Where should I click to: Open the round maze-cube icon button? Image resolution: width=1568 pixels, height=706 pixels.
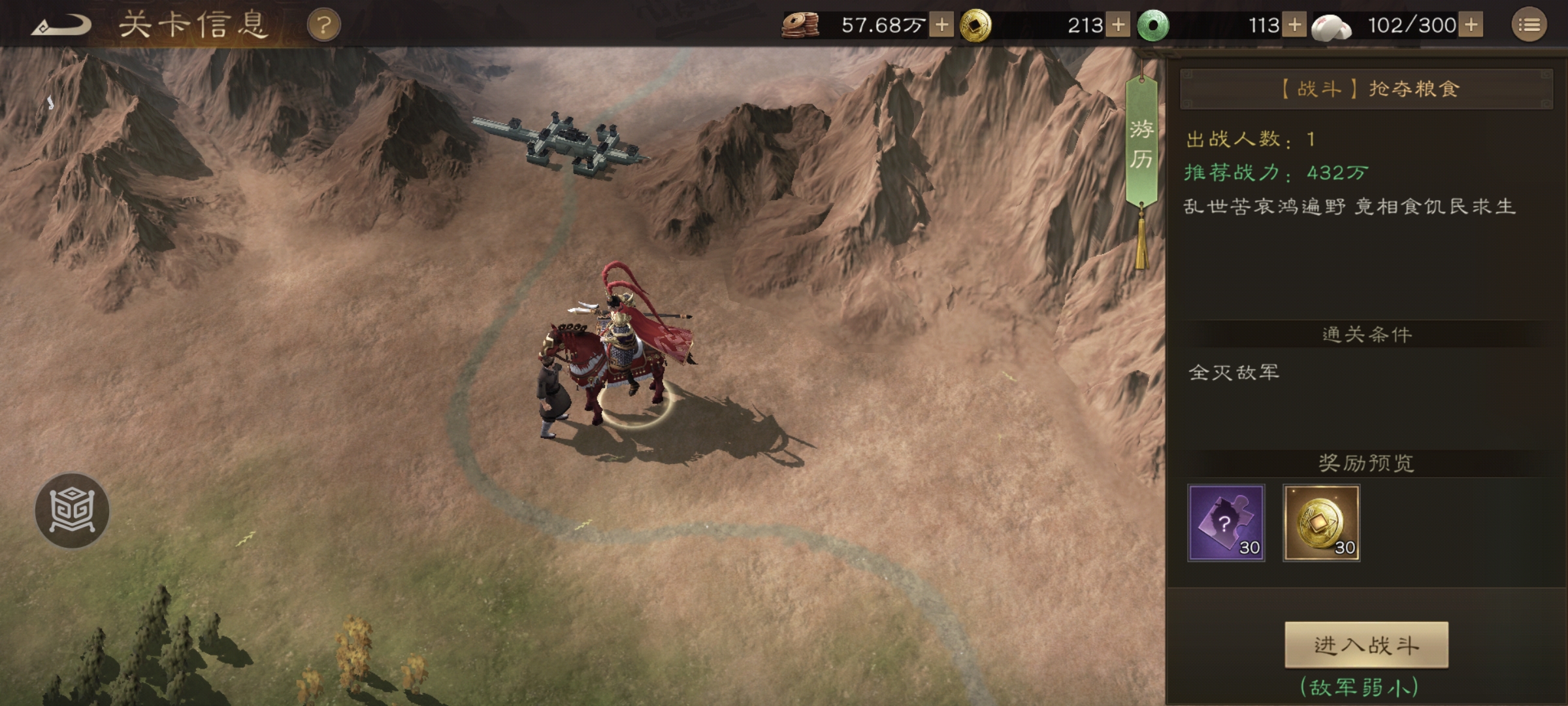point(72,511)
